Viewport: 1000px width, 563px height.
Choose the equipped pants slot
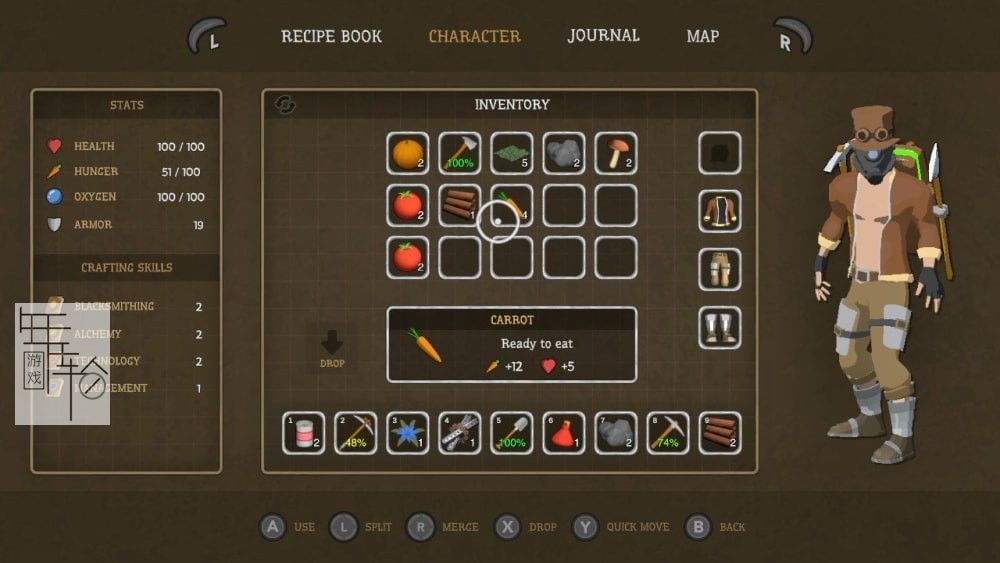(720, 269)
